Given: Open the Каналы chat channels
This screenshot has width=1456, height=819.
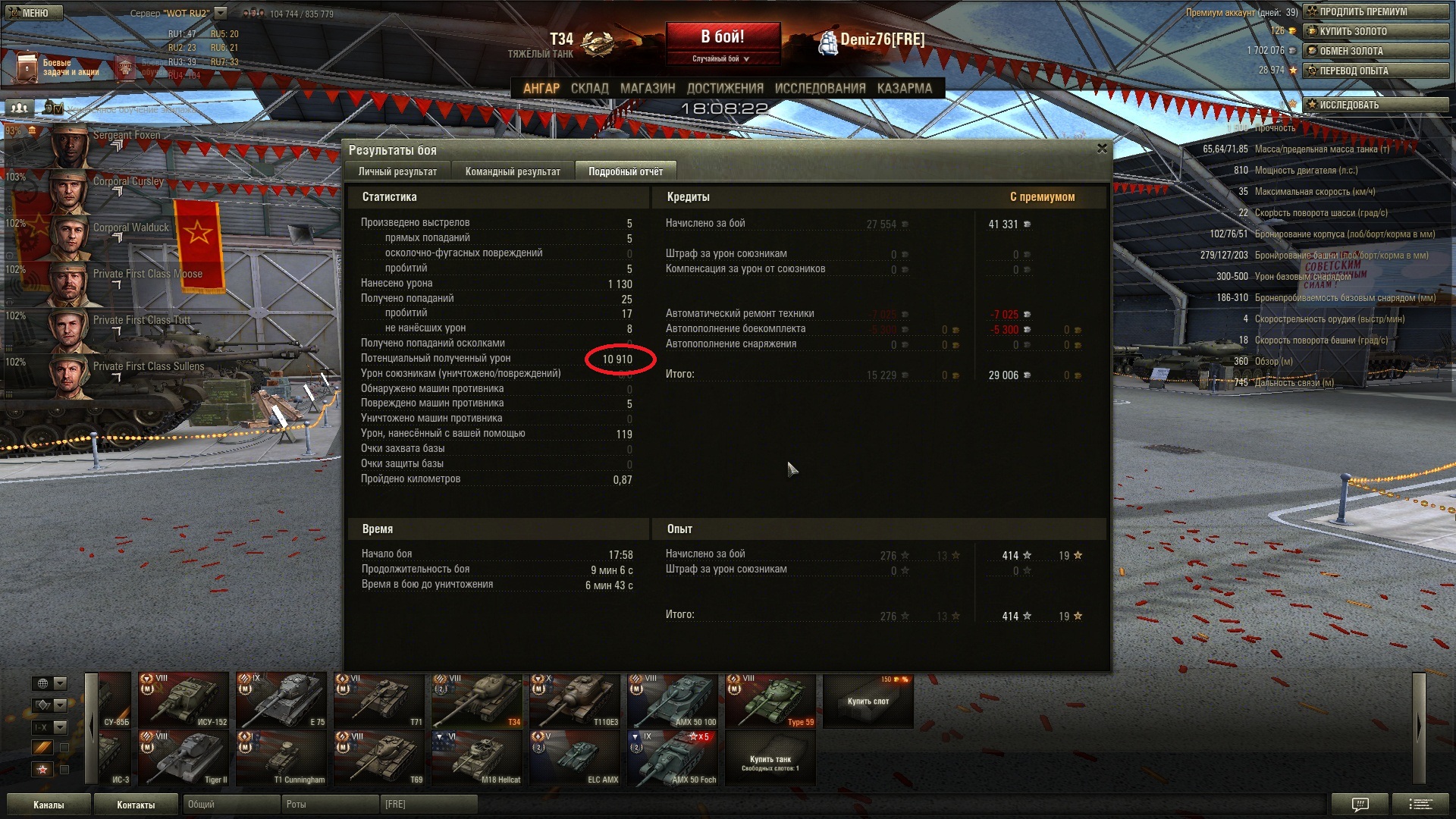Looking at the screenshot, I should pyautogui.click(x=49, y=805).
